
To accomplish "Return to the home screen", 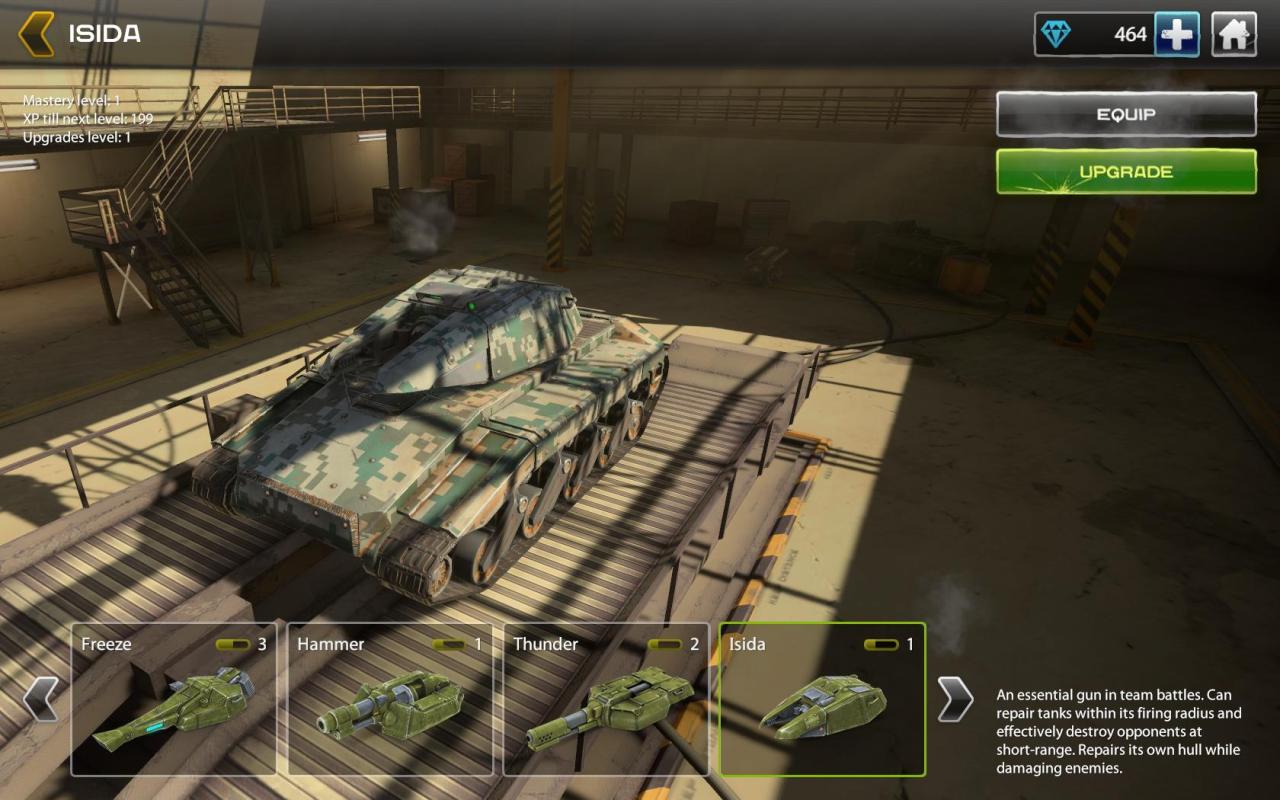I will point(1234,35).
